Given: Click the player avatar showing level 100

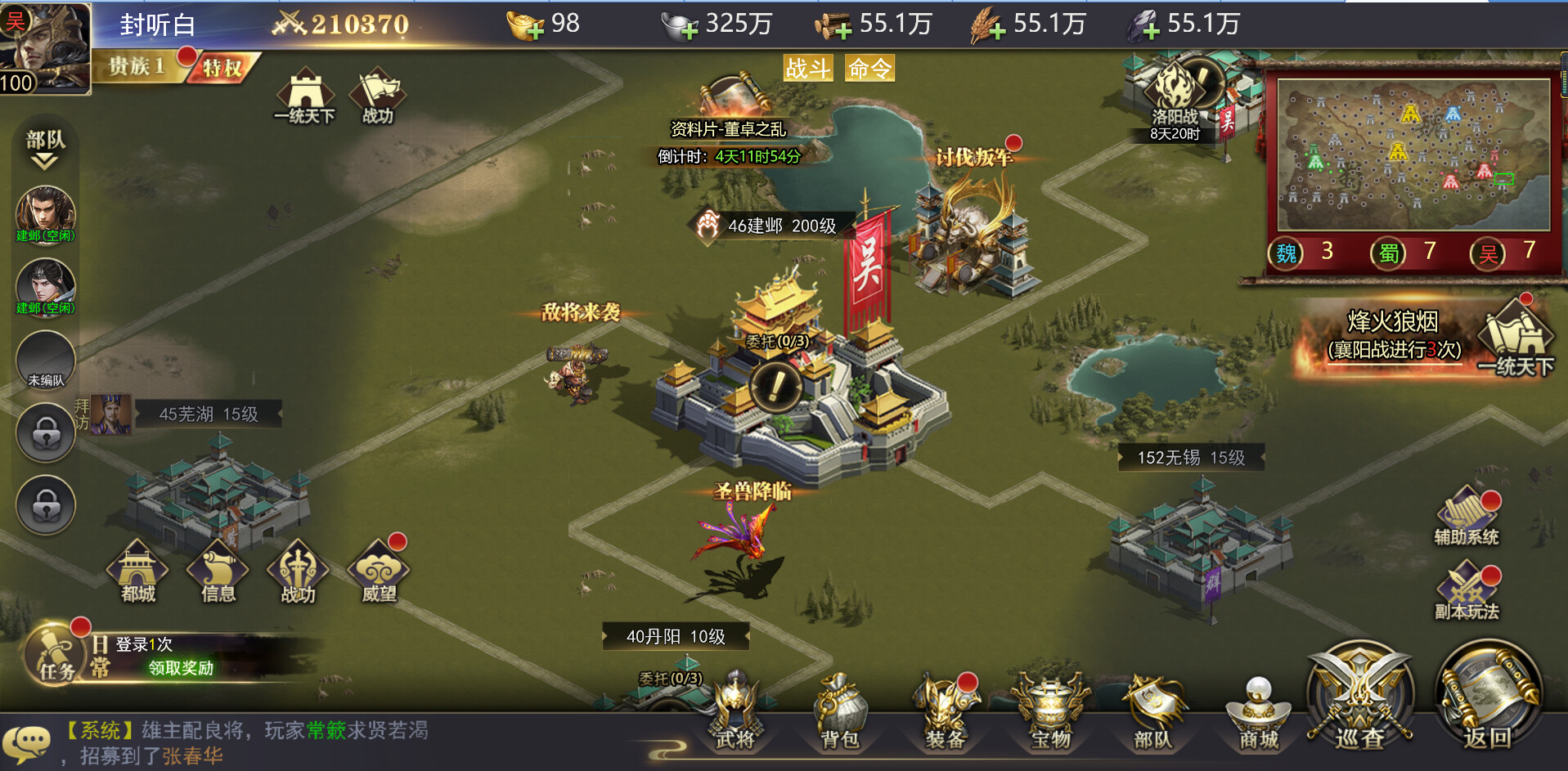Looking at the screenshot, I should click(x=45, y=45).
